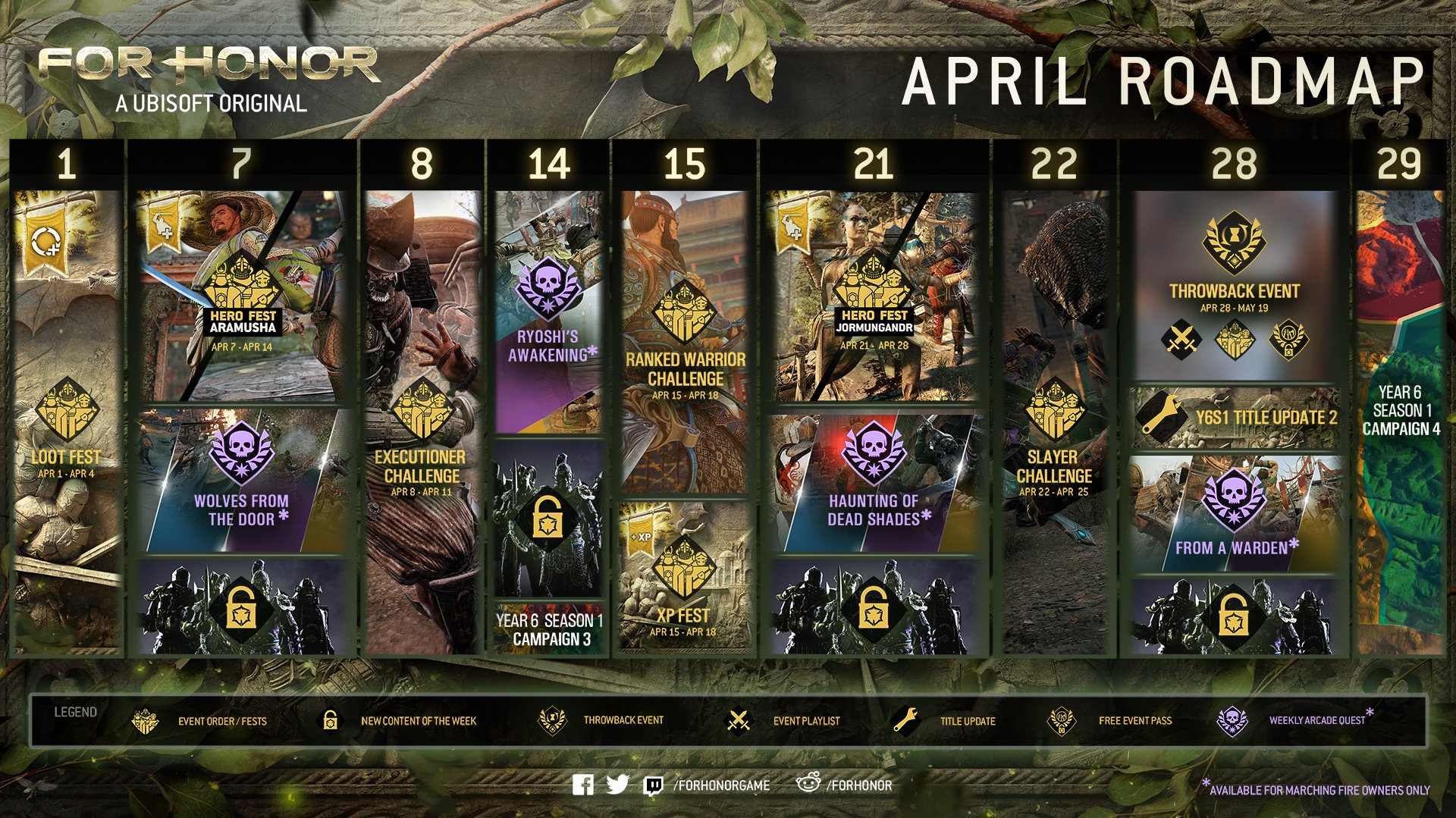Screen dimensions: 1456x818
Task: Open the Ranked Warrior Challenge tile
Action: [685, 342]
